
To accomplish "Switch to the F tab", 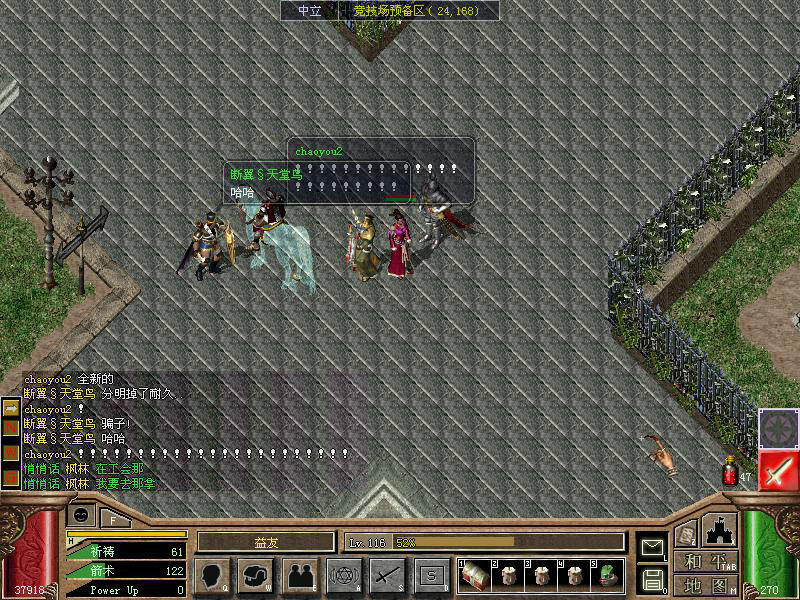I will coord(113,519).
